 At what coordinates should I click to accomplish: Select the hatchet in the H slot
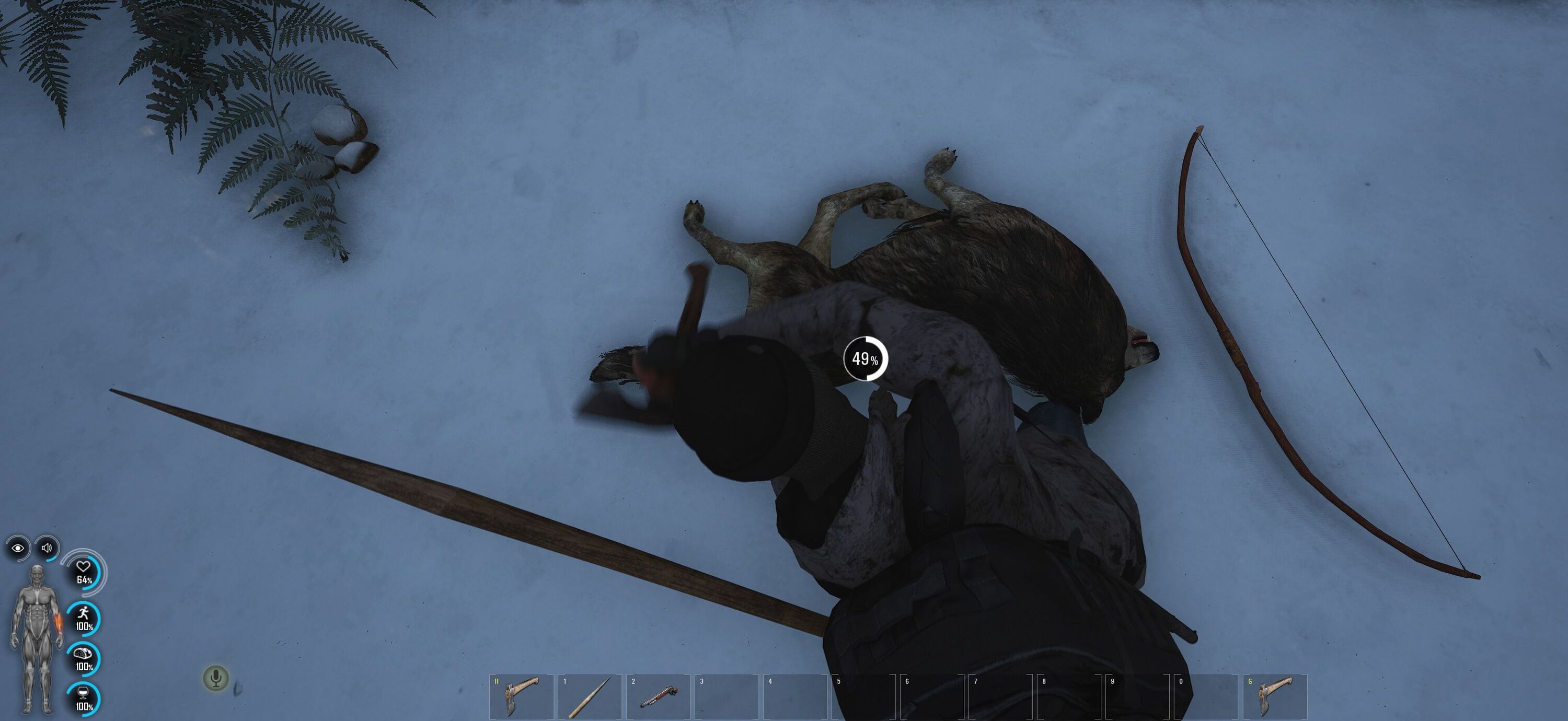click(x=522, y=696)
